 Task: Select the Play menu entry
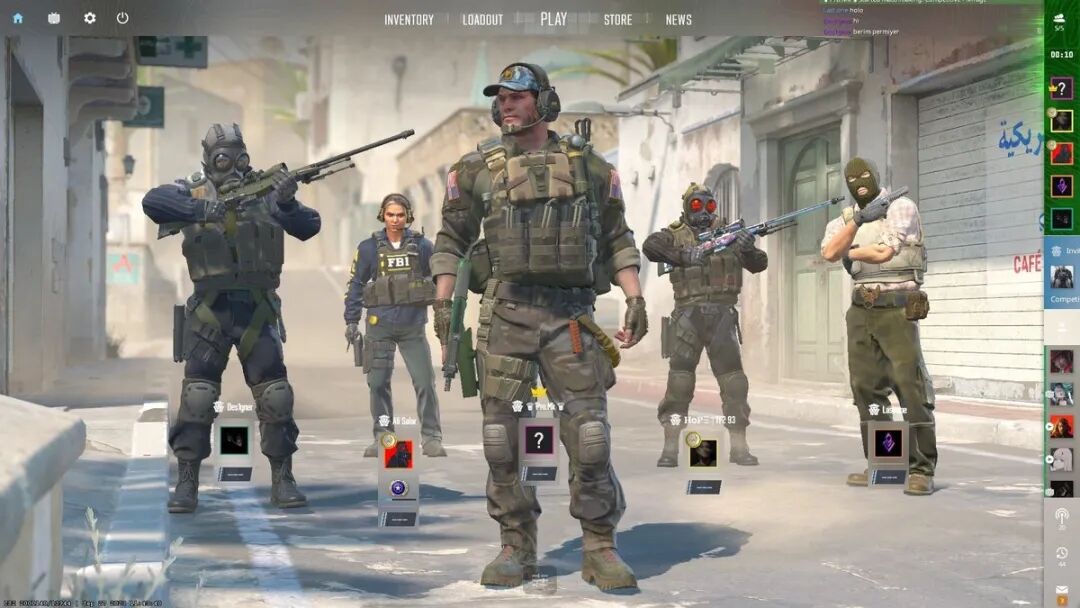(x=553, y=19)
